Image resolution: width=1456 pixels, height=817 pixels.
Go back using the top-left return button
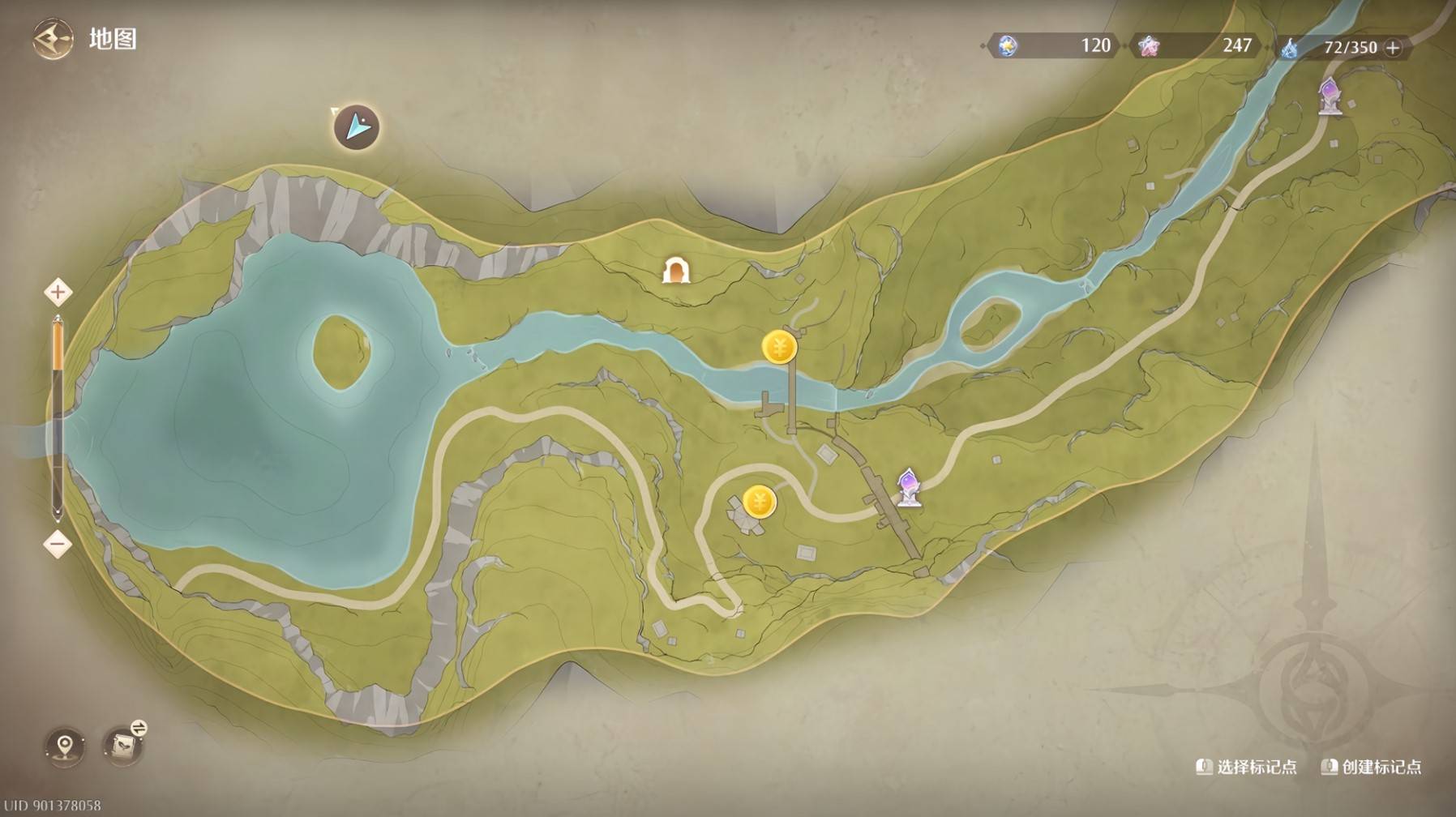[52, 40]
